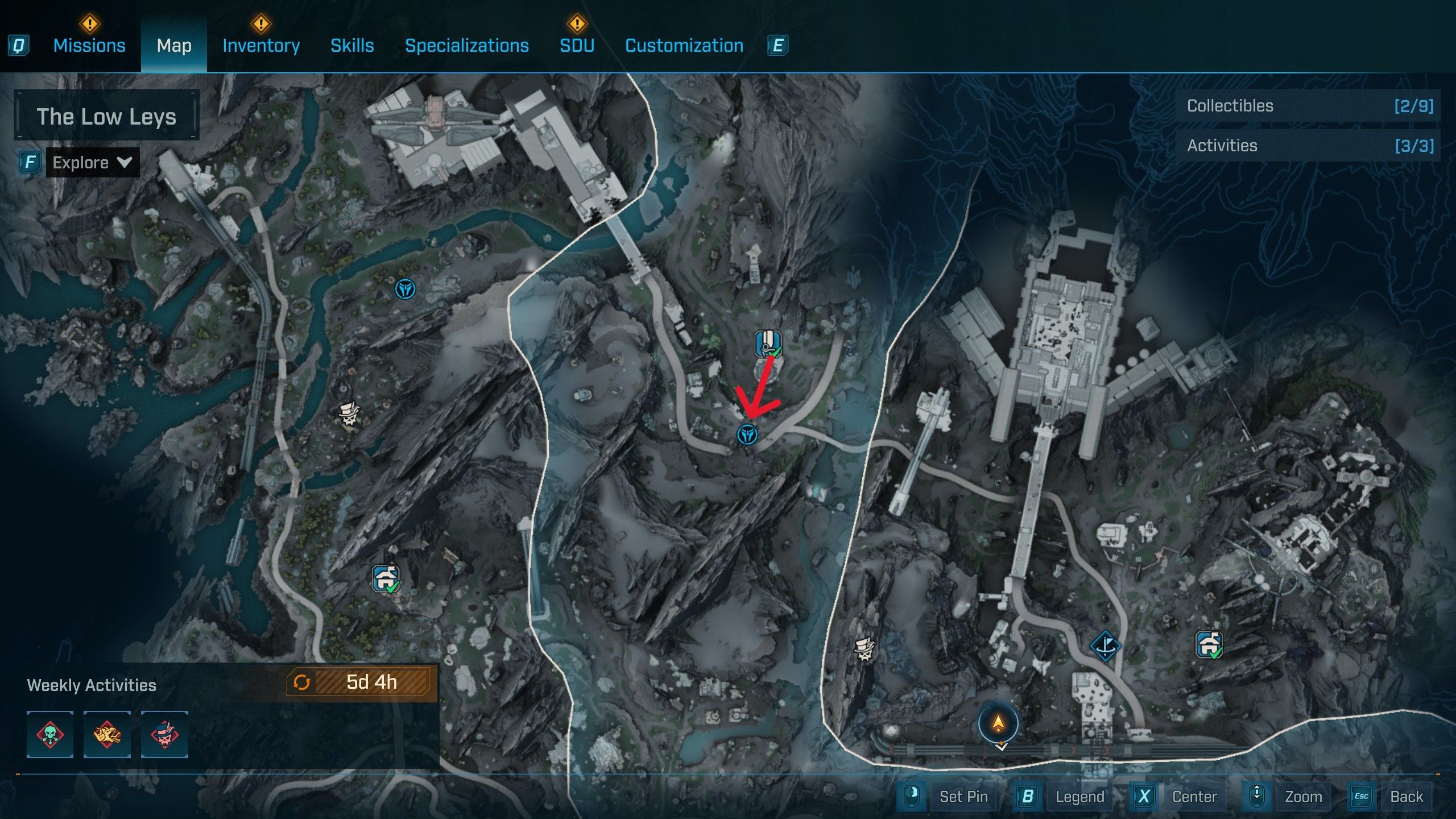Viewport: 1456px width, 819px height.
Task: Switch to the Customization tab
Action: [x=684, y=45]
